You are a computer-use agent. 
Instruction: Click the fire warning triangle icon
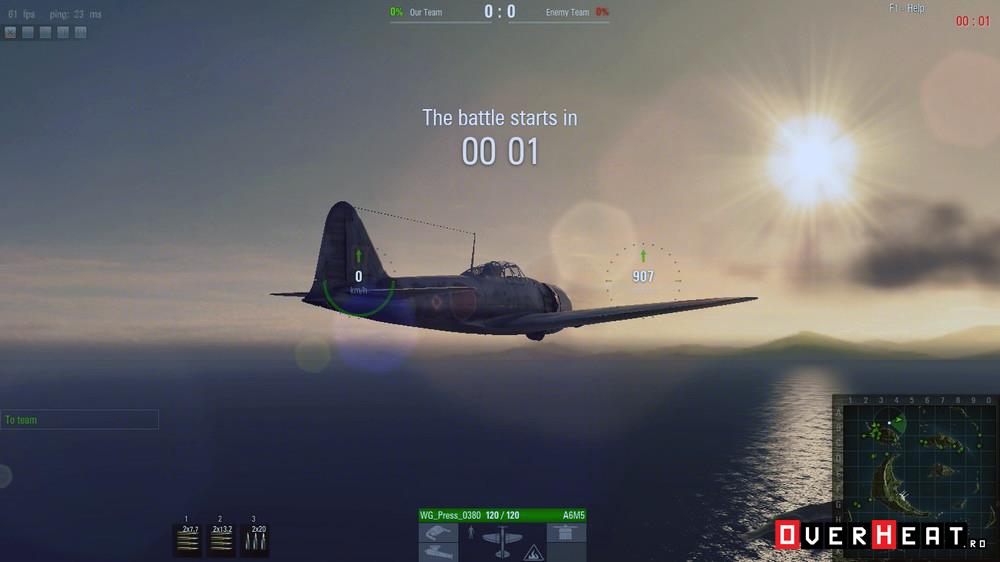533,550
